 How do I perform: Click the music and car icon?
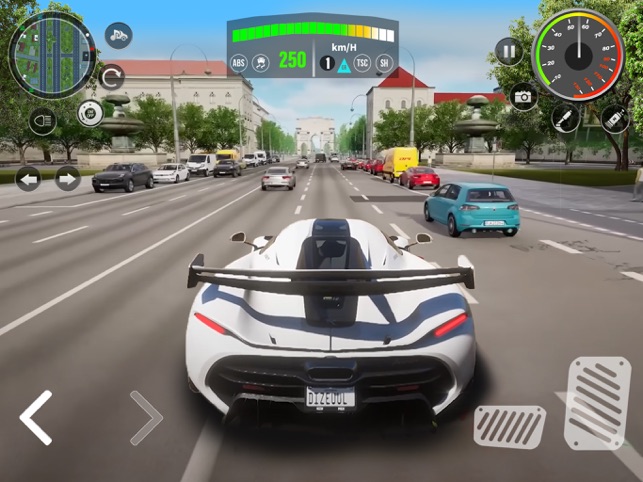tap(118, 36)
